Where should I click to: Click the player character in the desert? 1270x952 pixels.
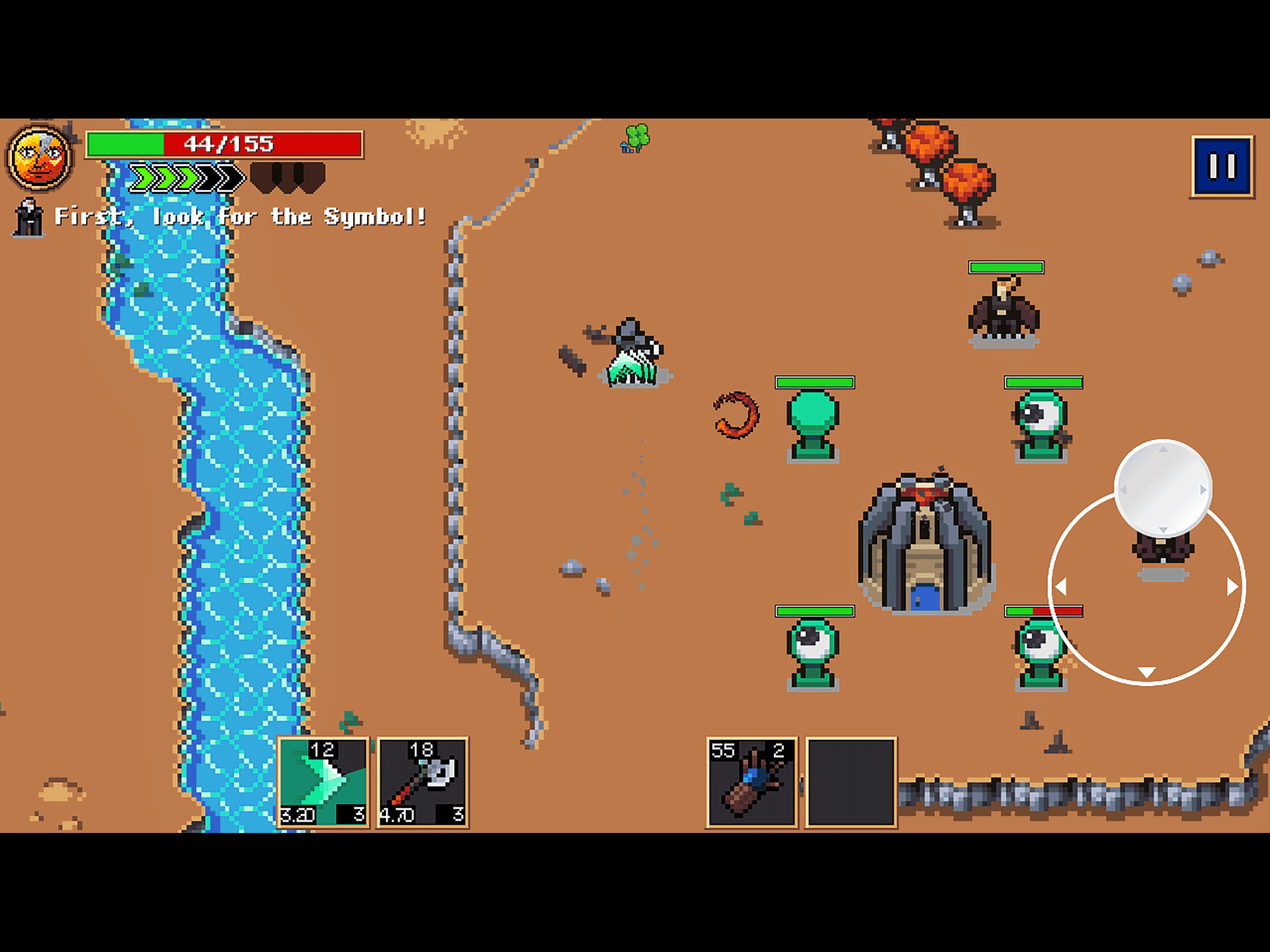[632, 350]
